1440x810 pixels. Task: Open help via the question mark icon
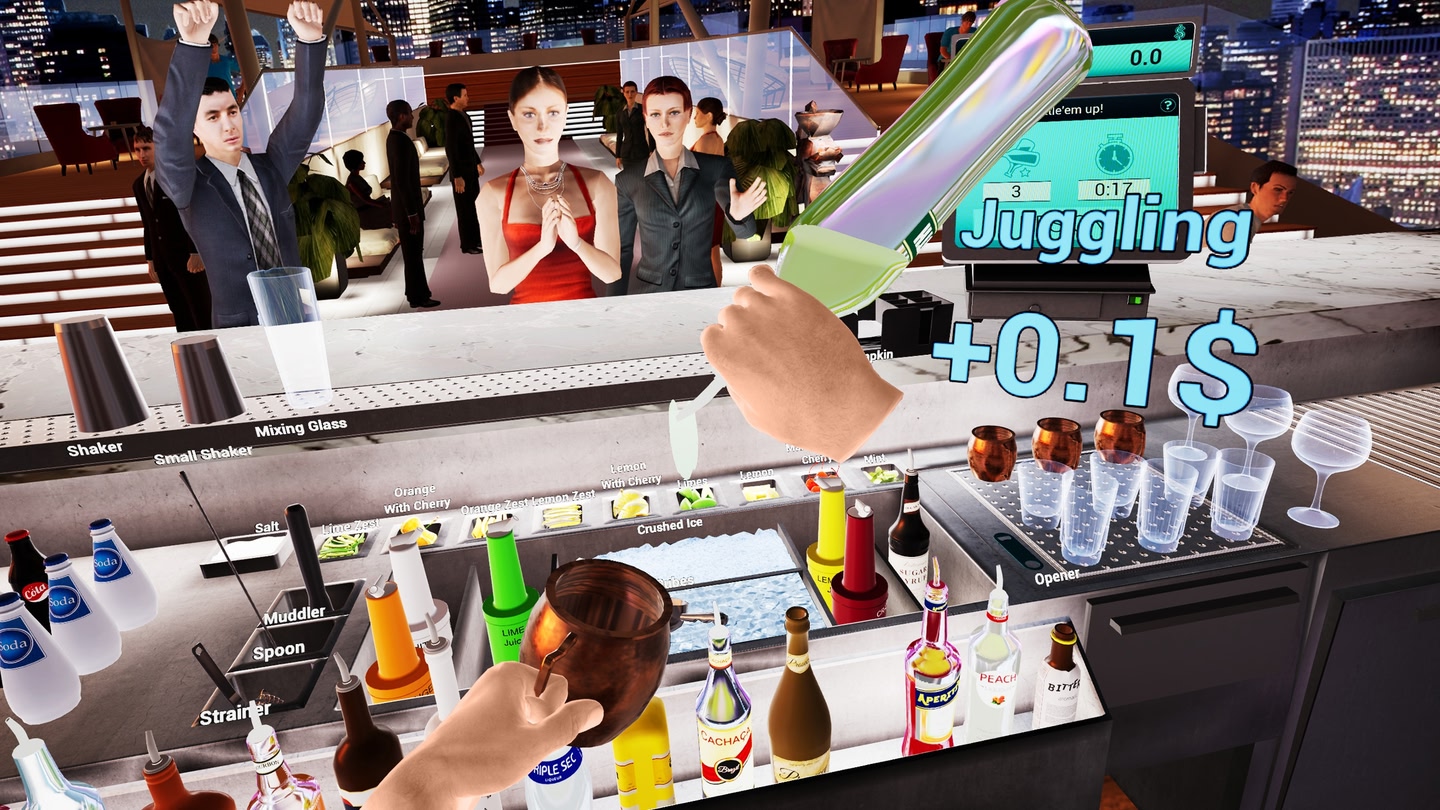(1168, 105)
